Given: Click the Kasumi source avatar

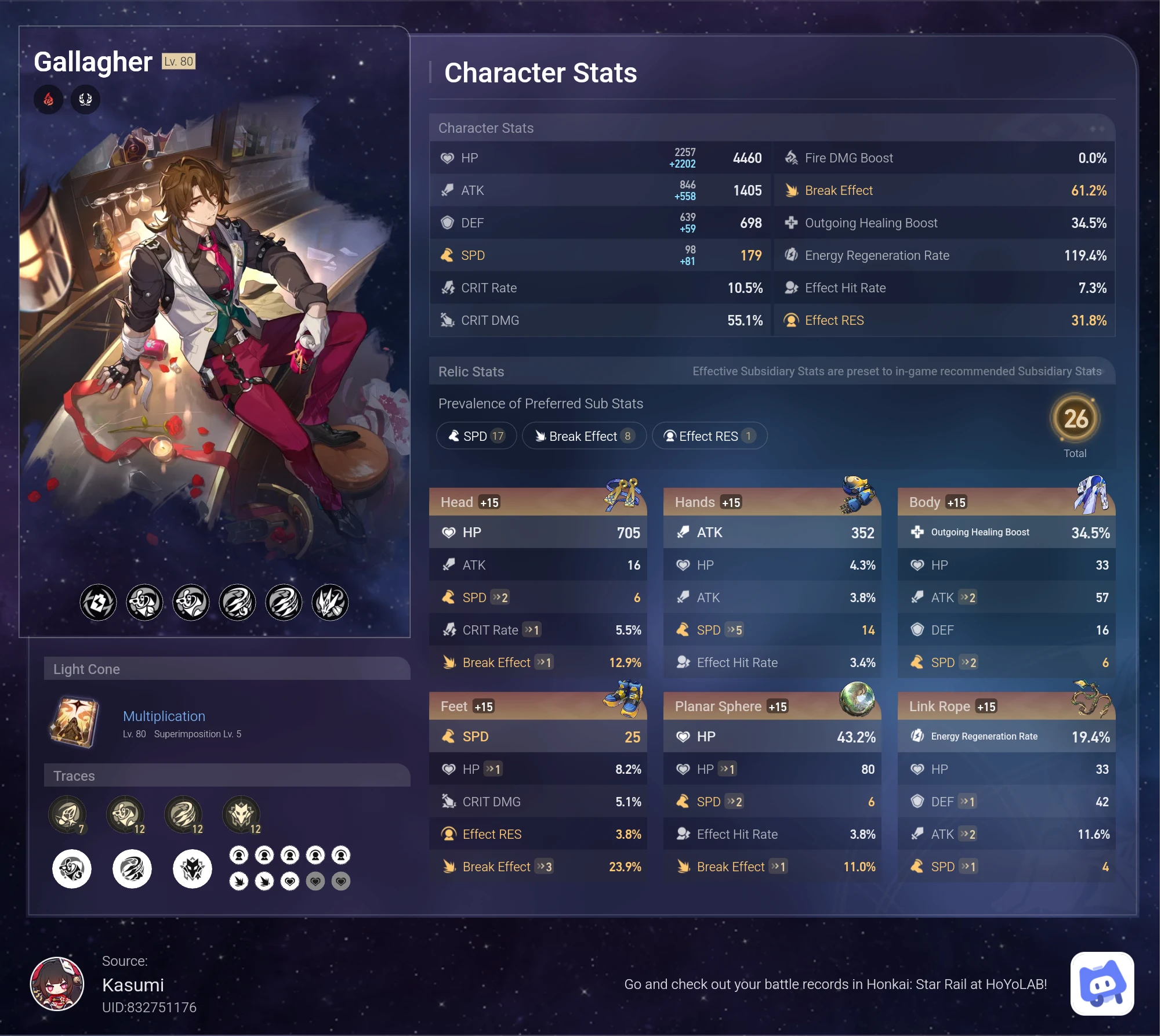Looking at the screenshot, I should click(x=58, y=984).
